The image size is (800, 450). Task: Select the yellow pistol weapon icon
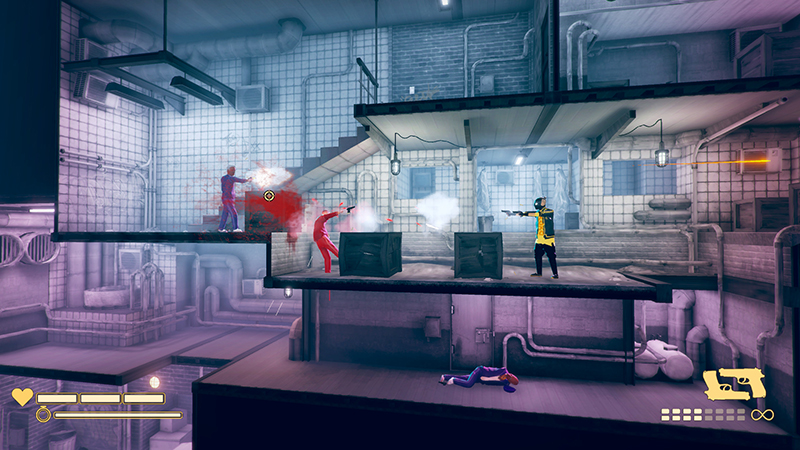(735, 386)
